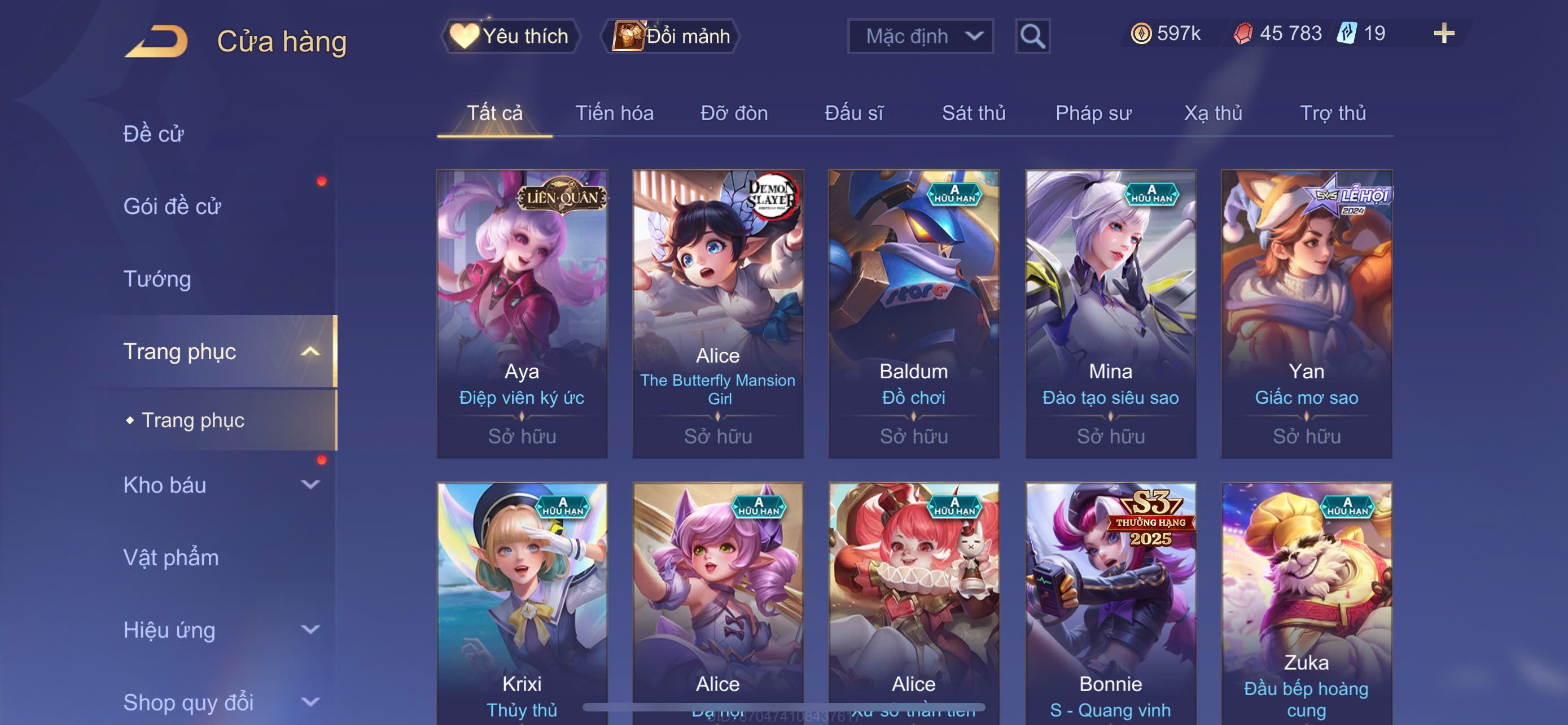The image size is (1568, 725).
Task: Open the Vật phẩm section
Action: click(171, 558)
